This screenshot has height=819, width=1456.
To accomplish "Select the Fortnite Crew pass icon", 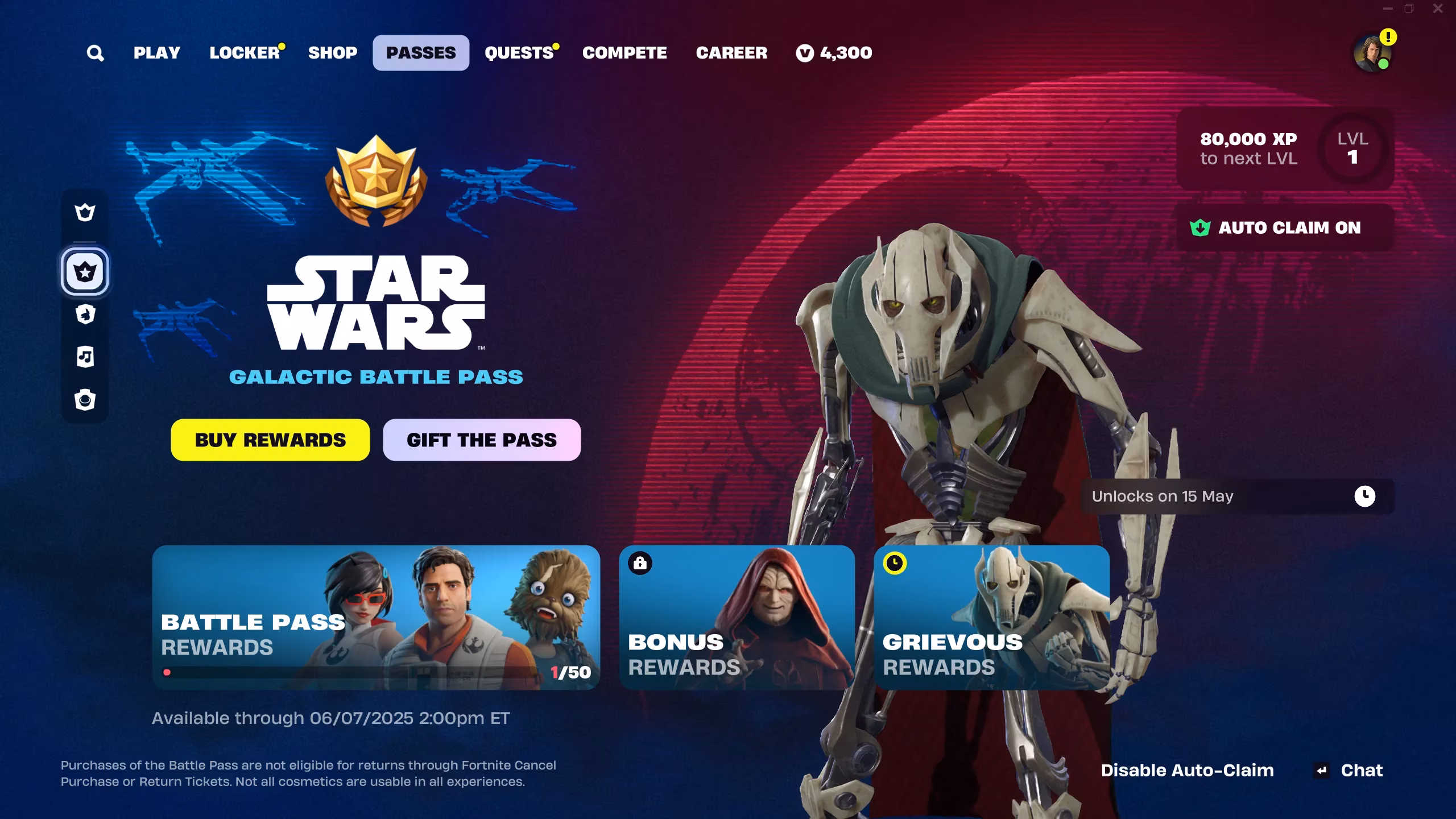I will tap(85, 212).
